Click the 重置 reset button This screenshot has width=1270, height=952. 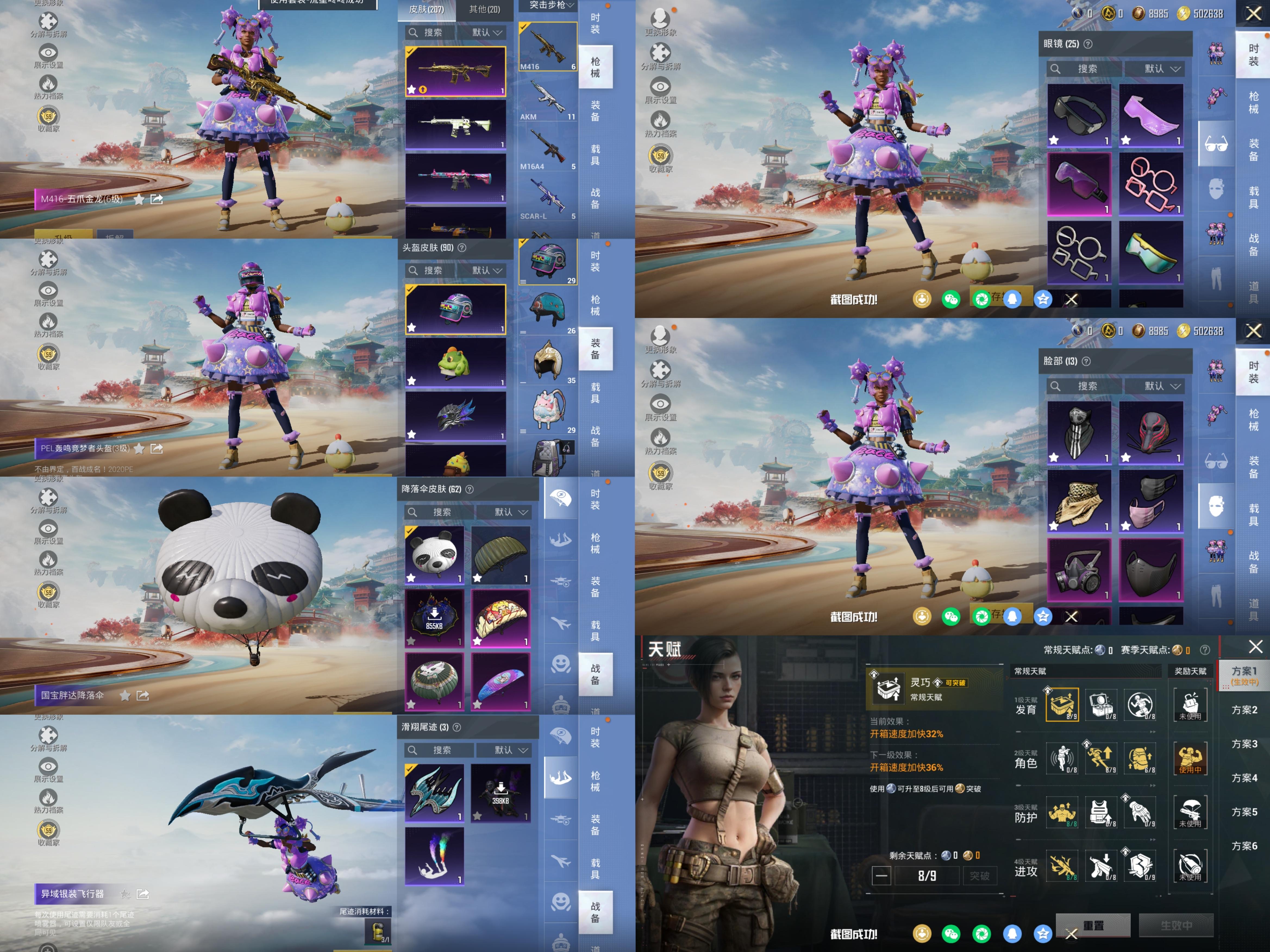(1093, 926)
